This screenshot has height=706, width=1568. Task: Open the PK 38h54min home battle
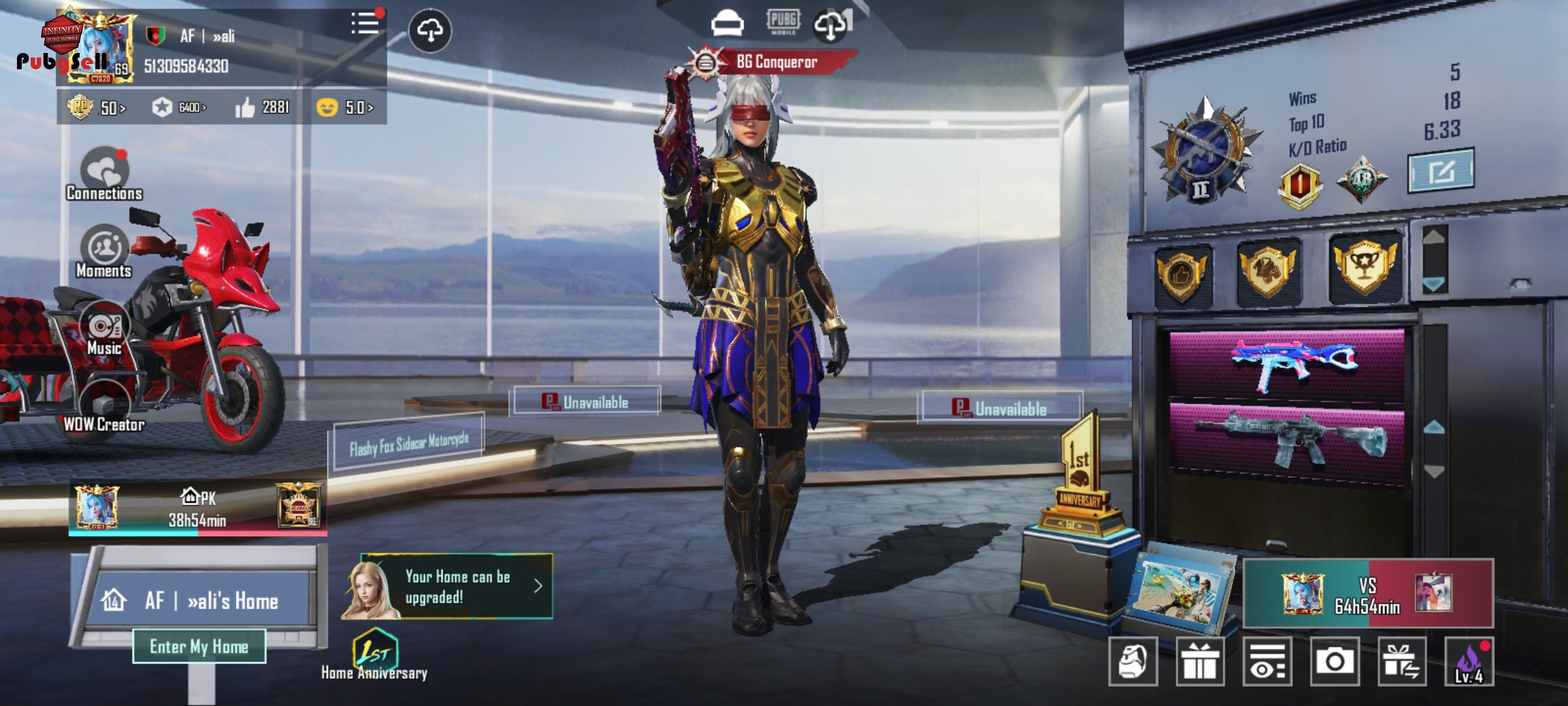[197, 509]
